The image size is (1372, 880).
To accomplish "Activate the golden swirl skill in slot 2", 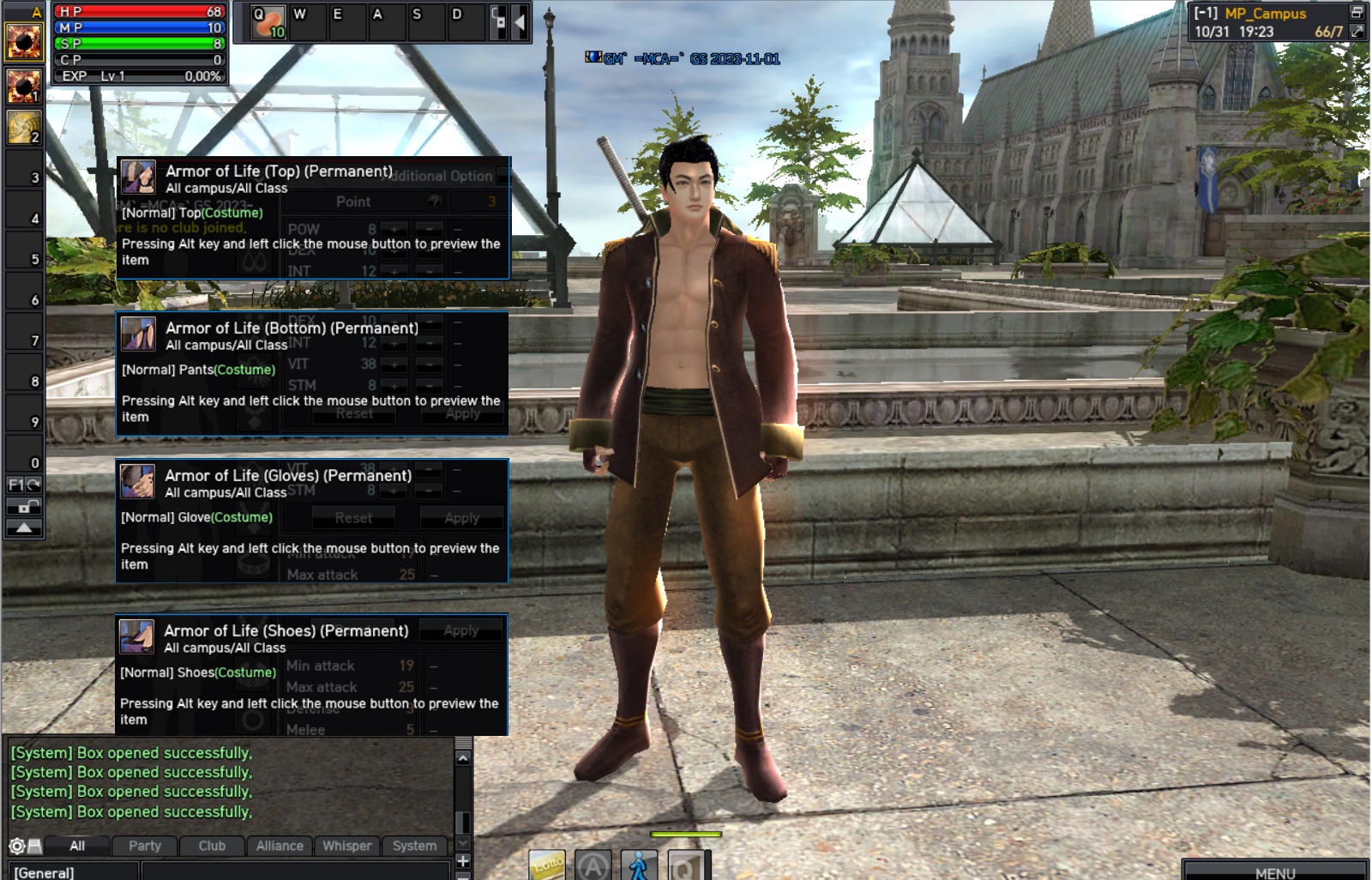I will pos(24,127).
